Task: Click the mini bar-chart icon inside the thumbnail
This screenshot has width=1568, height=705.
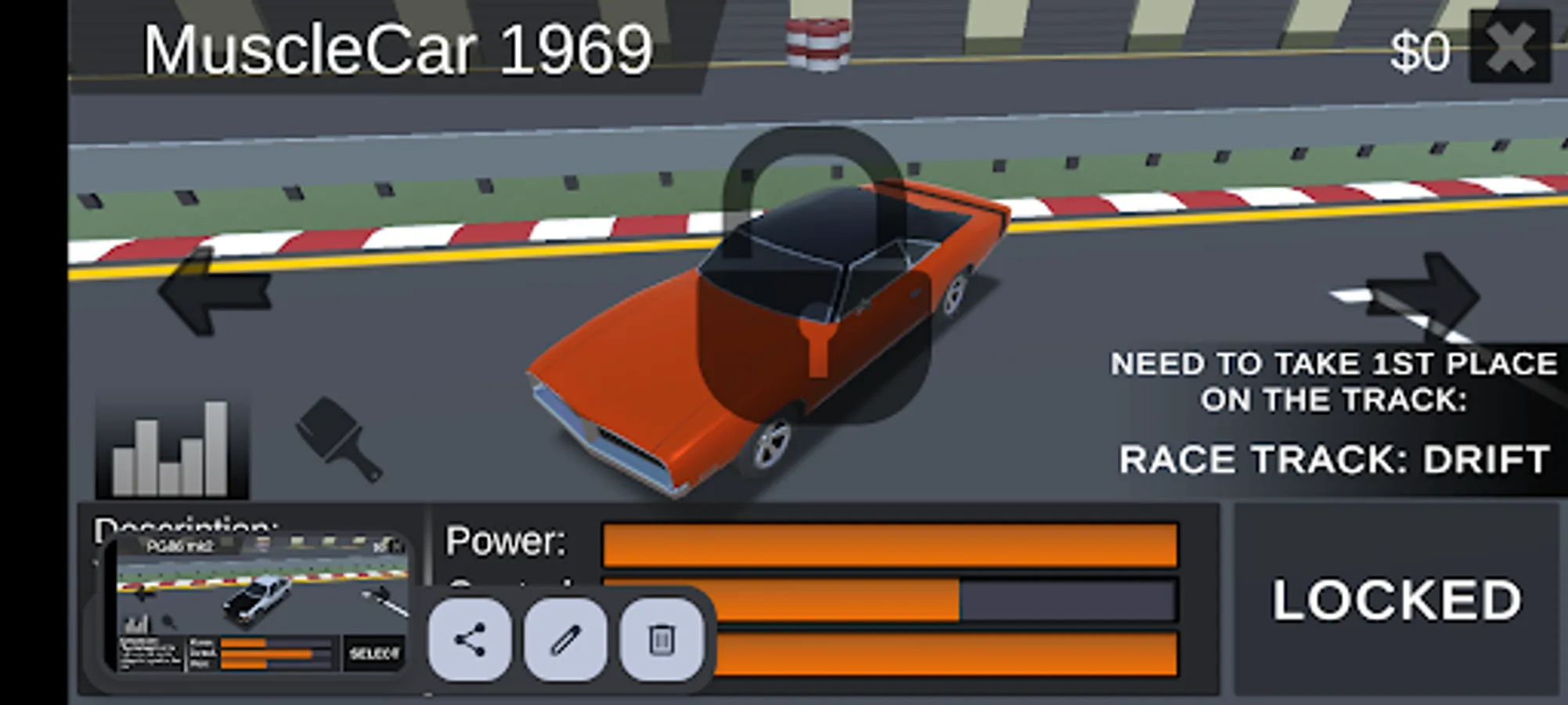Action: coord(135,625)
